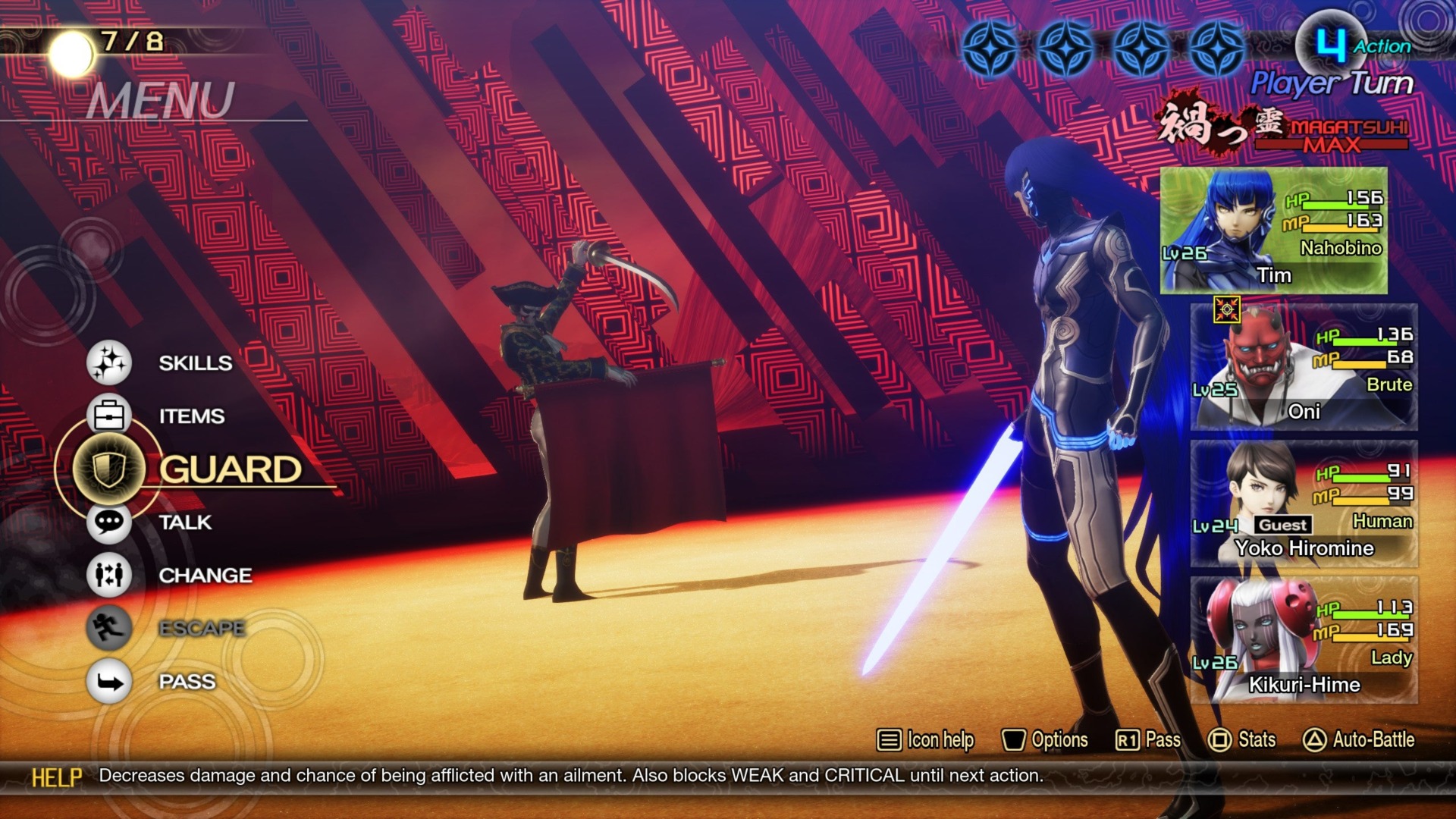Expand the Stats panel
Image resolution: width=1456 pixels, height=819 pixels.
pyautogui.click(x=1245, y=739)
